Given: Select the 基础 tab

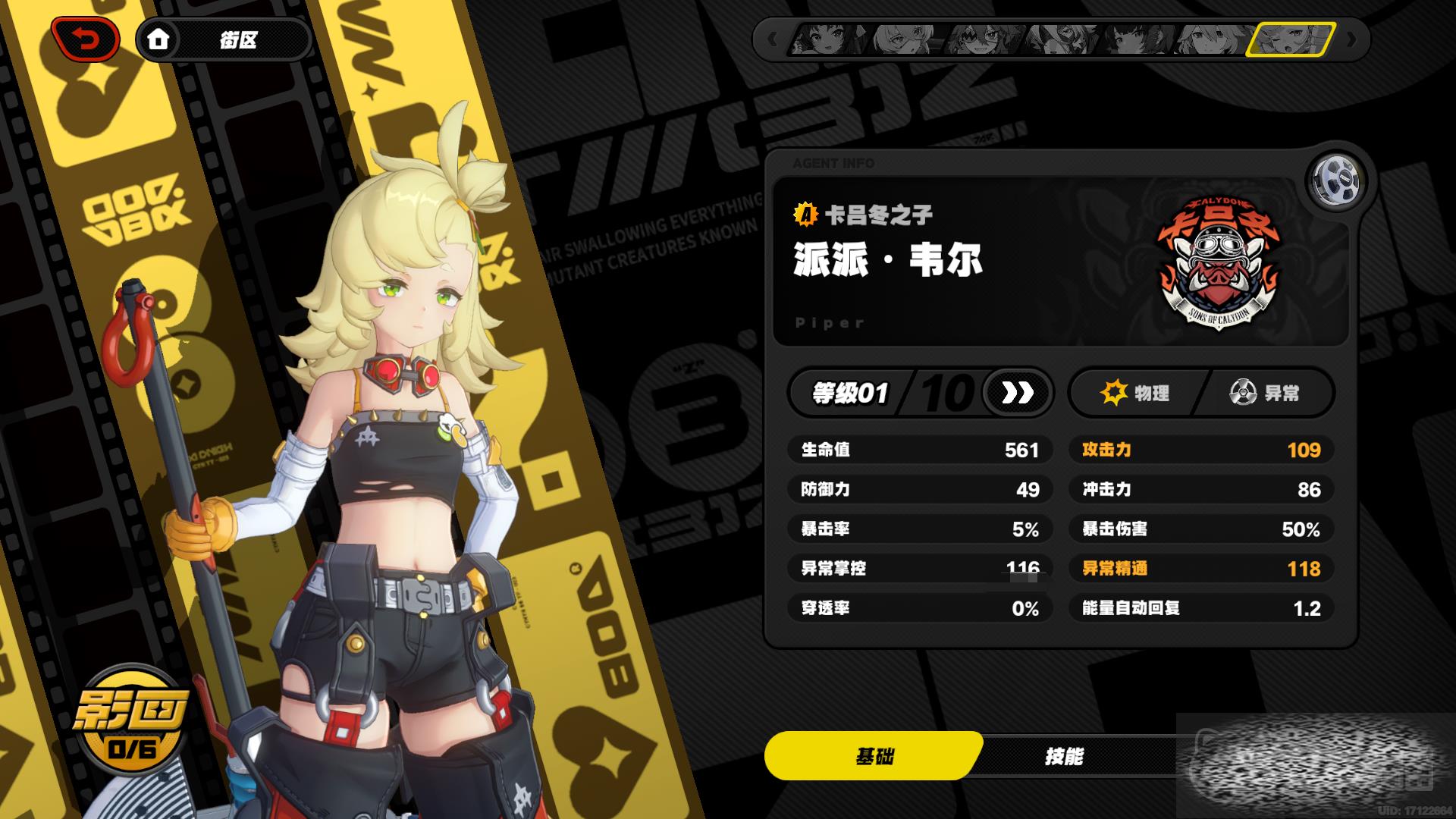Looking at the screenshot, I should tap(874, 756).
